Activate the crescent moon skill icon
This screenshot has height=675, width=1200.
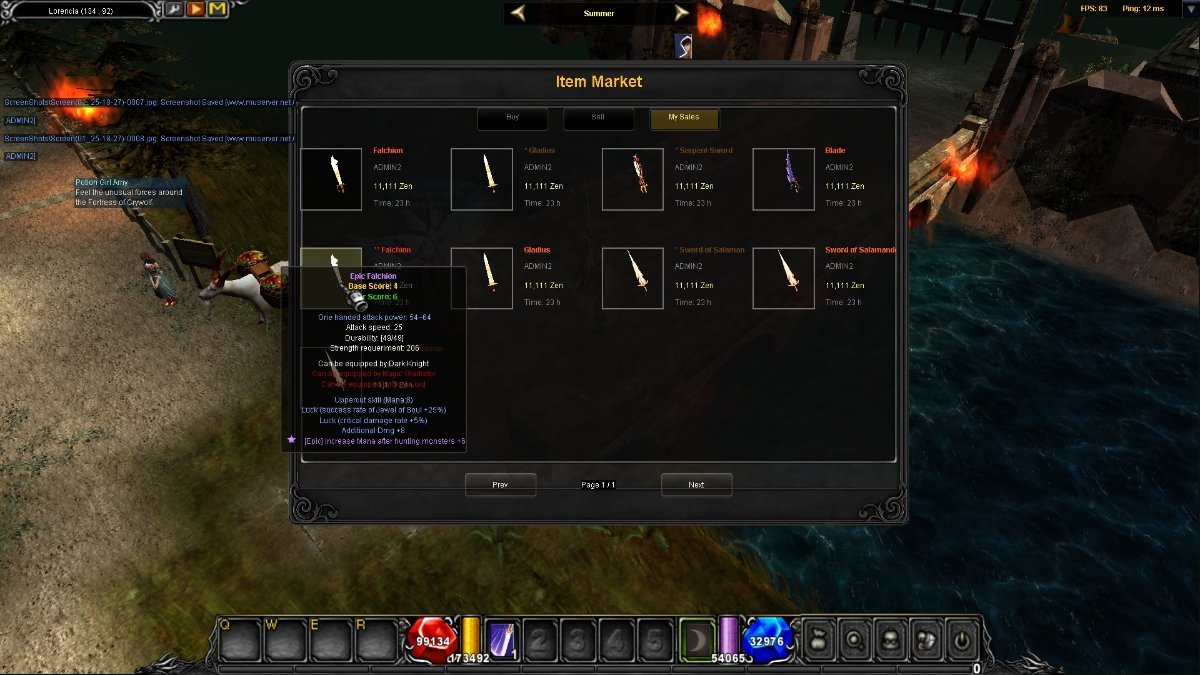click(697, 638)
